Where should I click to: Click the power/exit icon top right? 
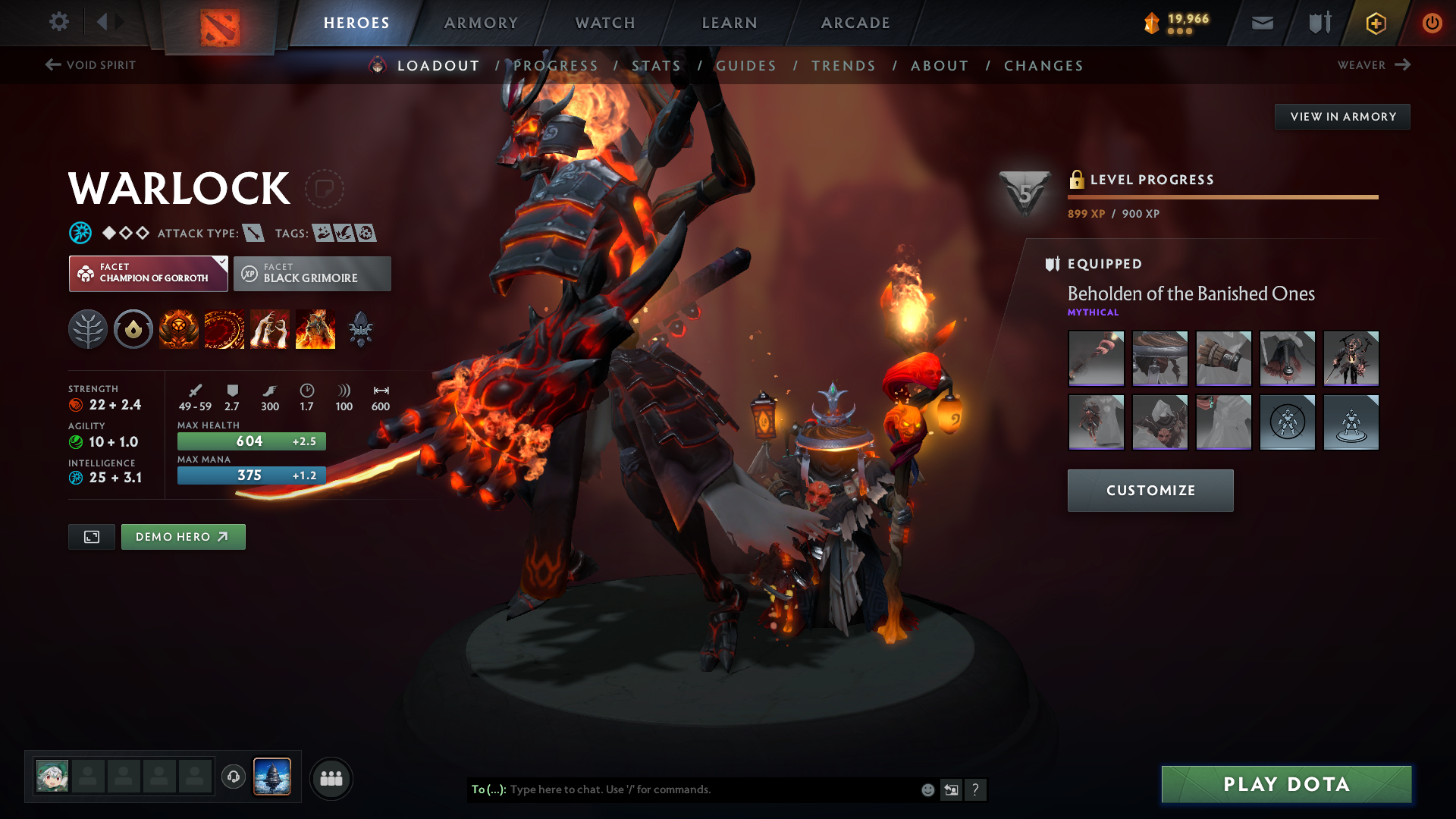(1432, 23)
